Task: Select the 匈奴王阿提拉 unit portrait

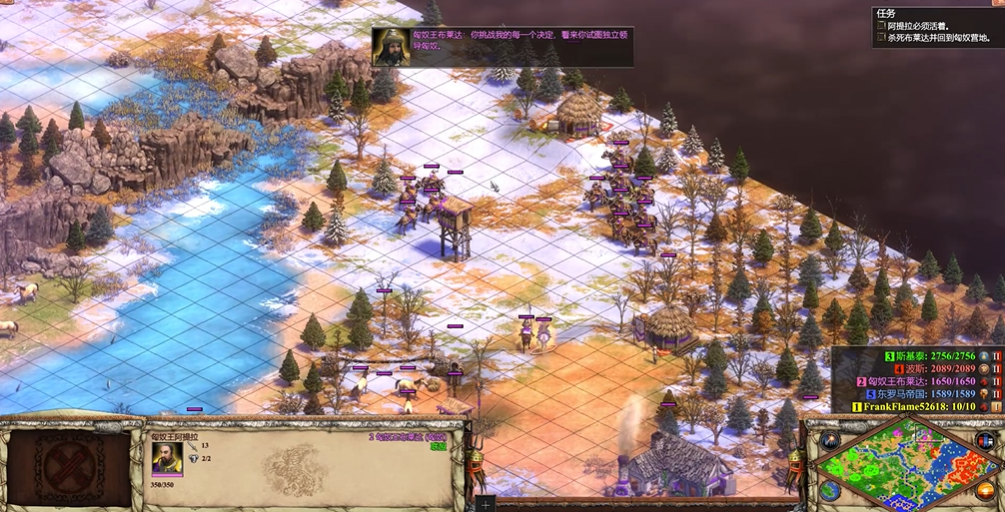Action: (x=167, y=457)
